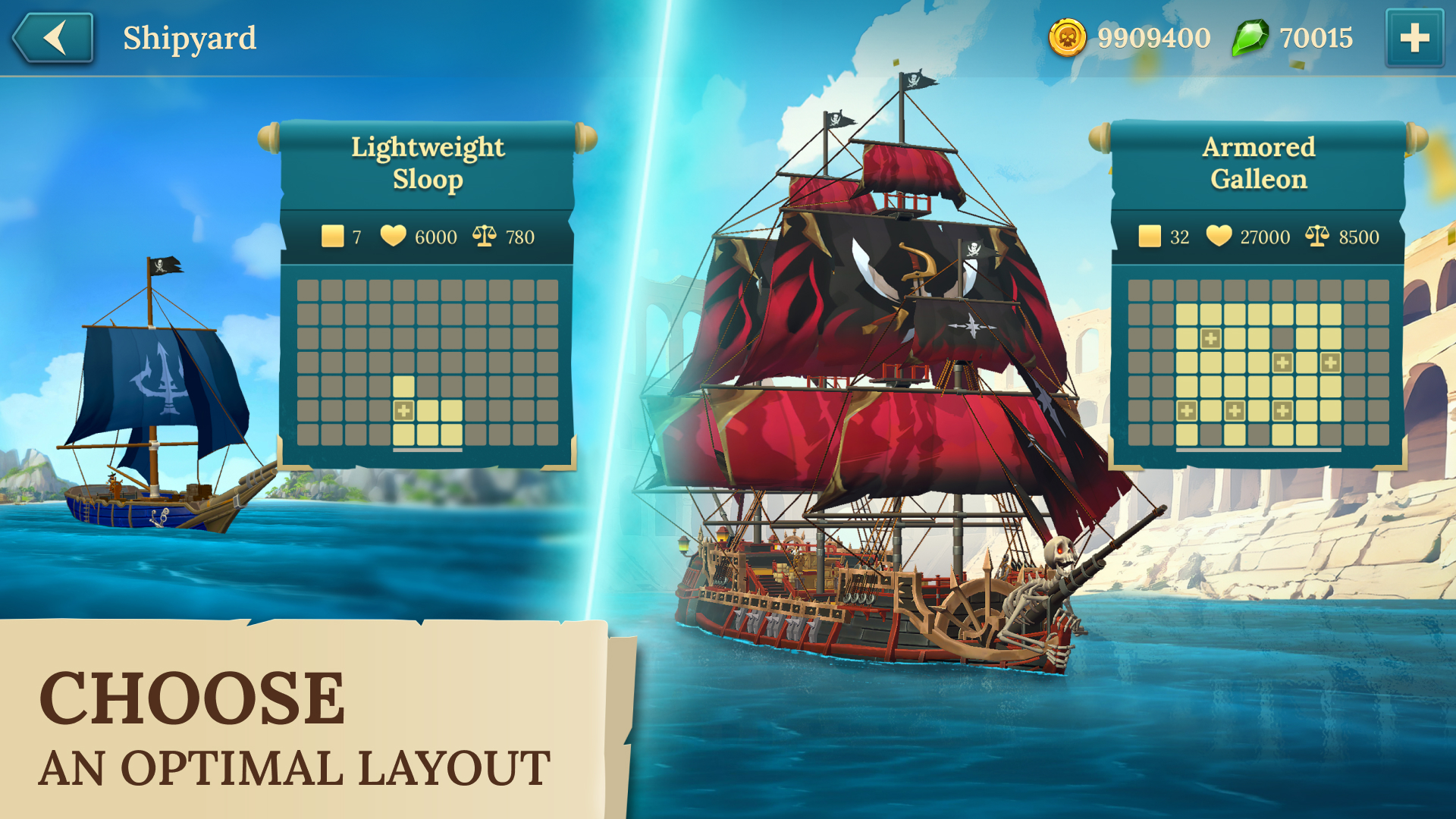Toggle the top plus cell in Armored Galleon grid
Viewport: 1456px width, 819px height.
[x=1211, y=337]
